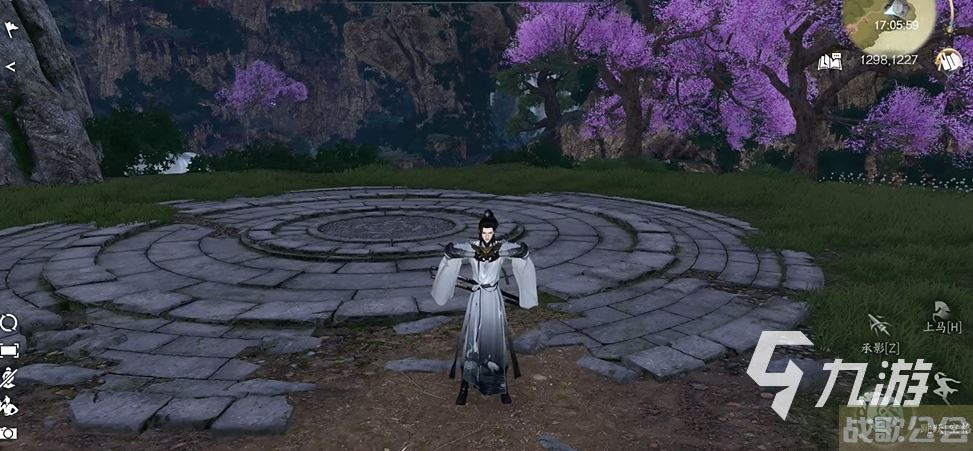The width and height of the screenshot is (973, 451).
Task: Collapse the left panel with the arrow
Action: [x=10, y=66]
